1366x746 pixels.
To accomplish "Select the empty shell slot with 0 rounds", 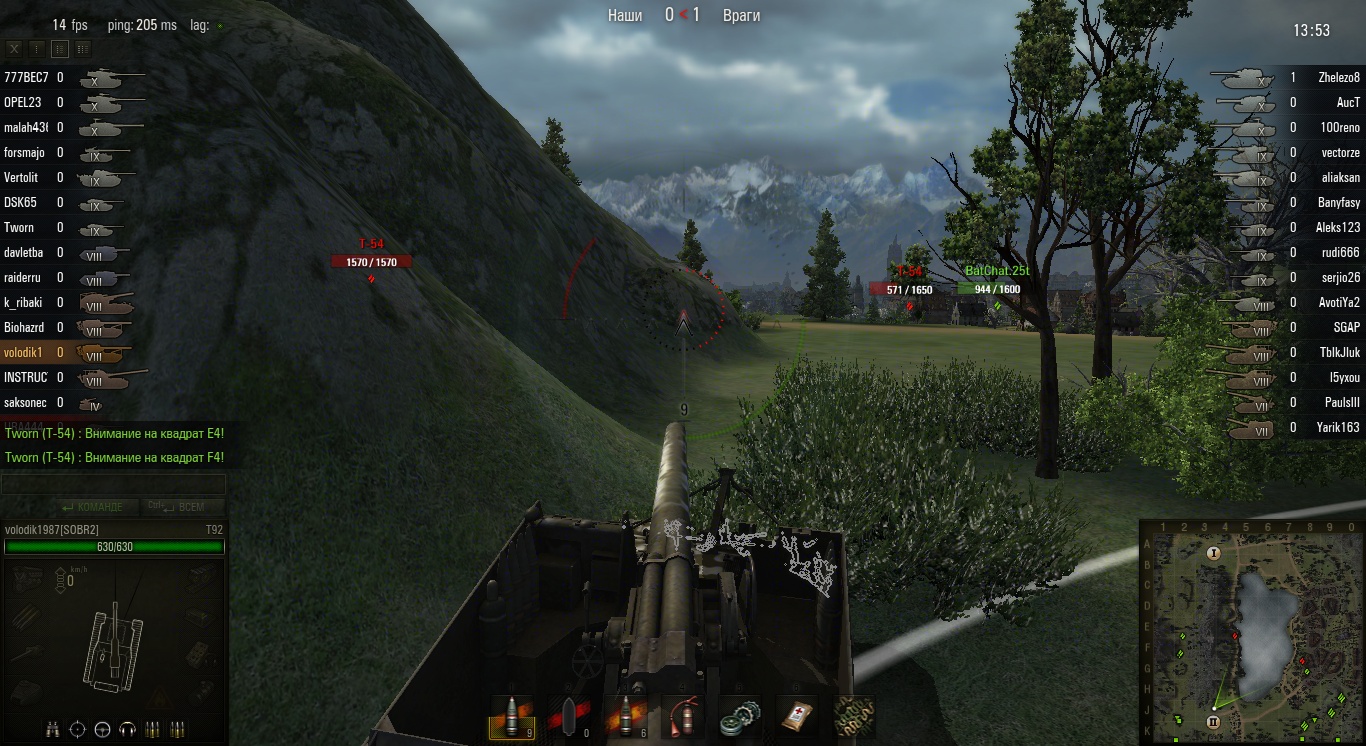I will [x=568, y=716].
